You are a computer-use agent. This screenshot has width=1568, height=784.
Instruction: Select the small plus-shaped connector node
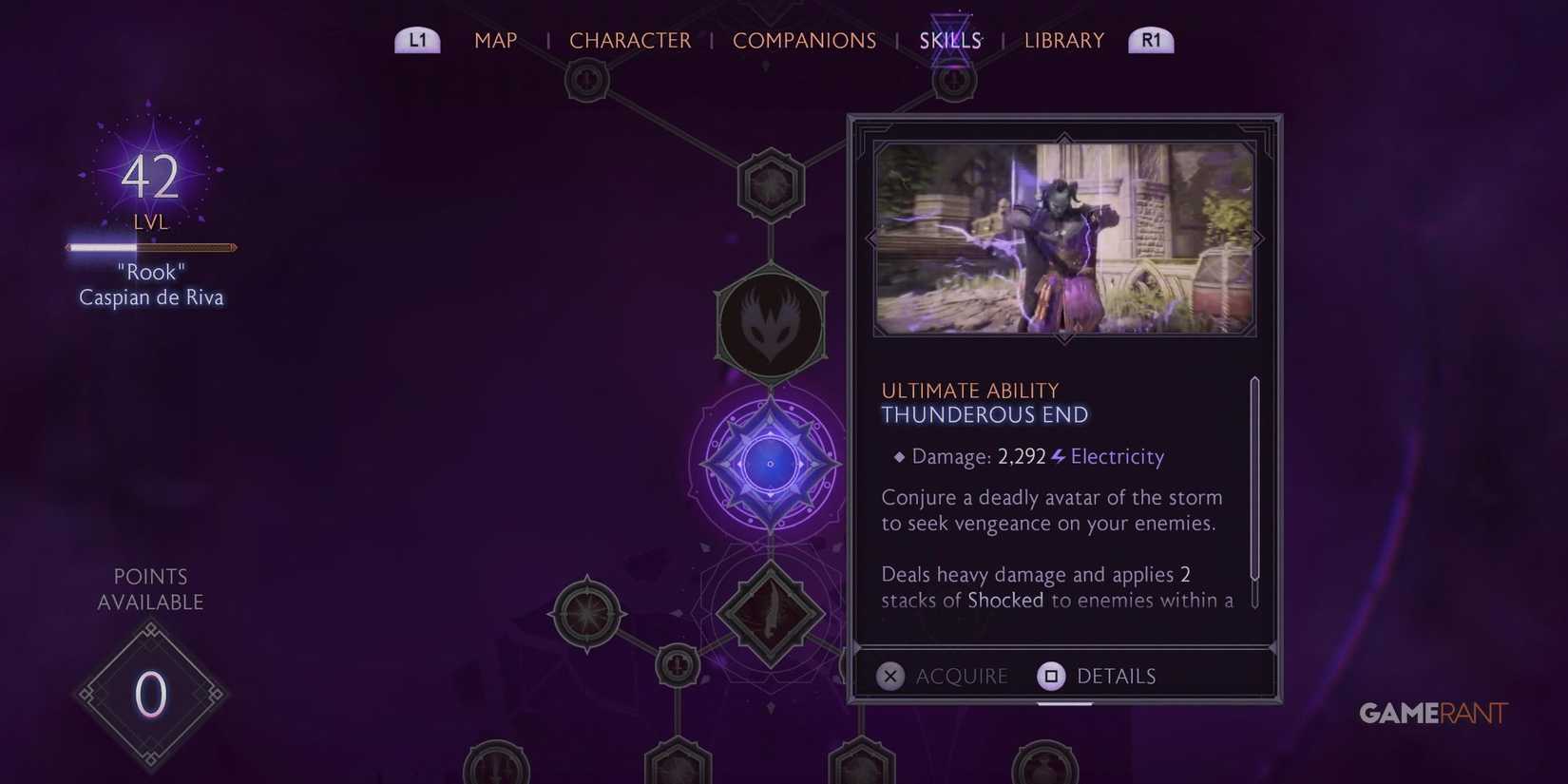tap(677, 665)
